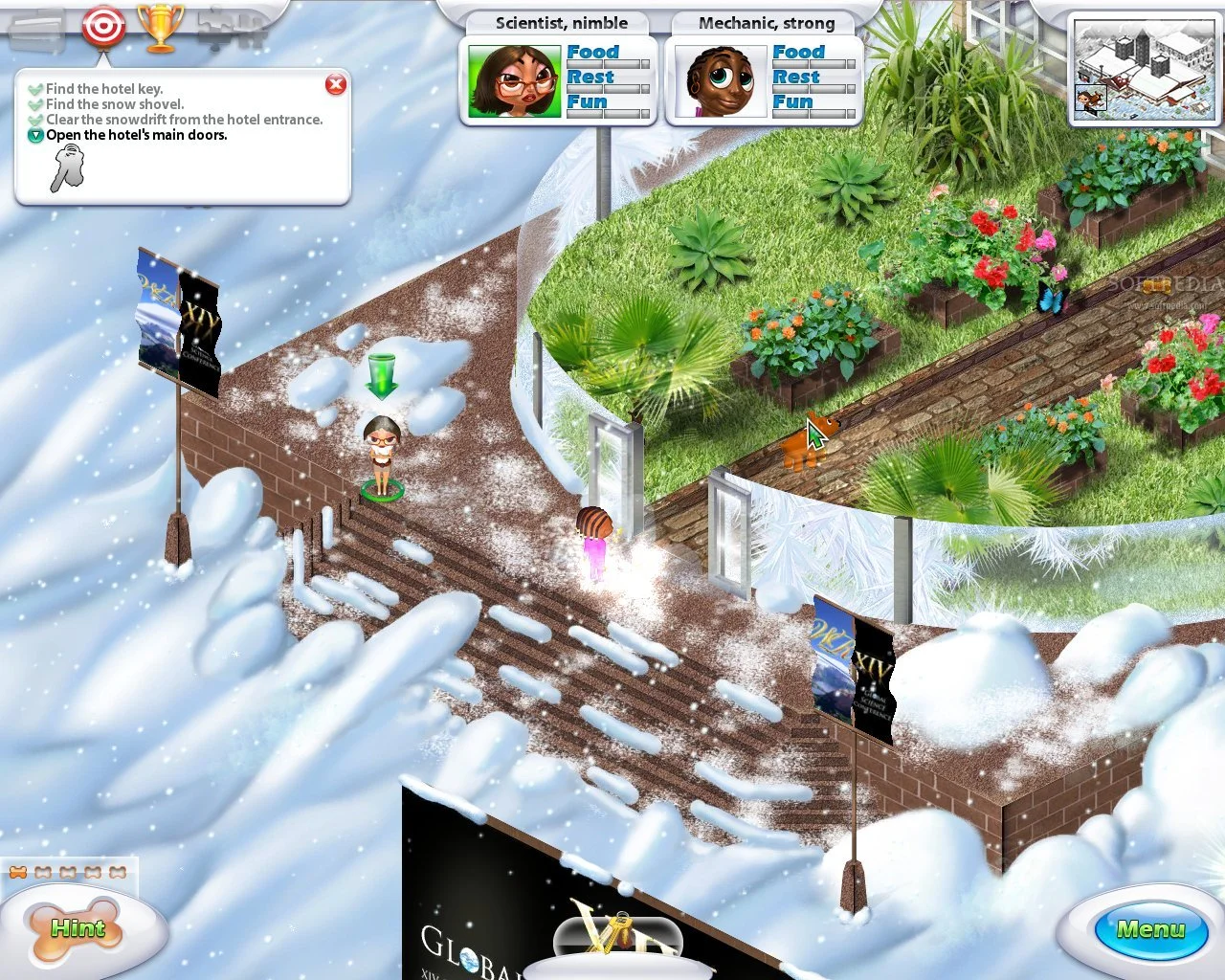This screenshot has width=1225, height=980.
Task: Expand the 'Open the hotel's main doors' objective
Action: [x=35, y=135]
